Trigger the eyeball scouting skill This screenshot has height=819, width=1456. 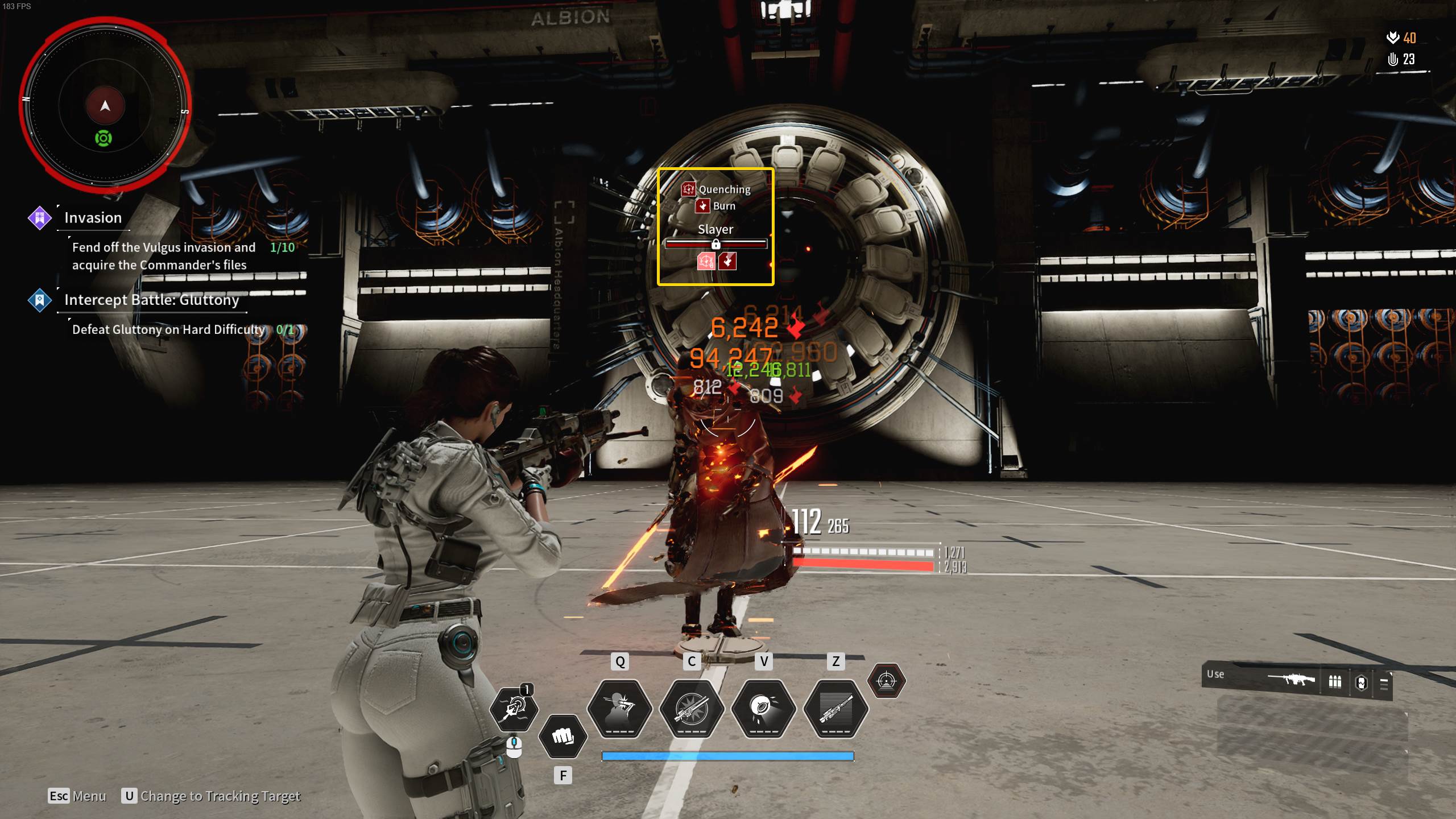point(763,708)
